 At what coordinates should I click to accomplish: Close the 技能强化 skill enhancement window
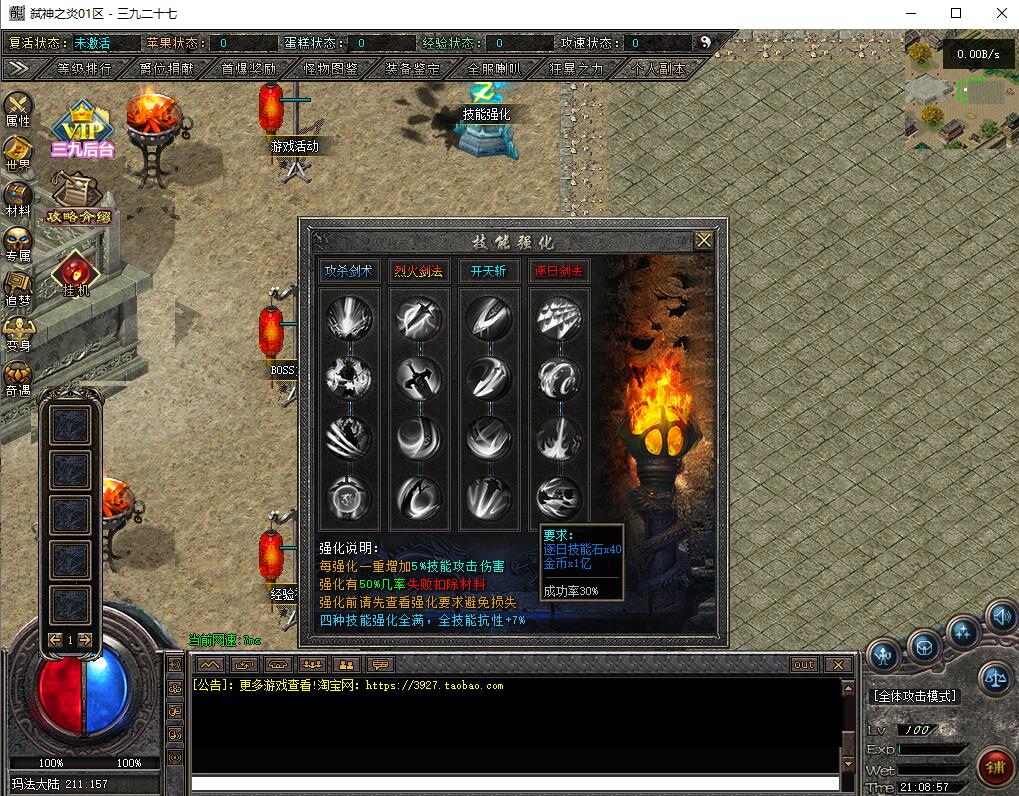(704, 240)
